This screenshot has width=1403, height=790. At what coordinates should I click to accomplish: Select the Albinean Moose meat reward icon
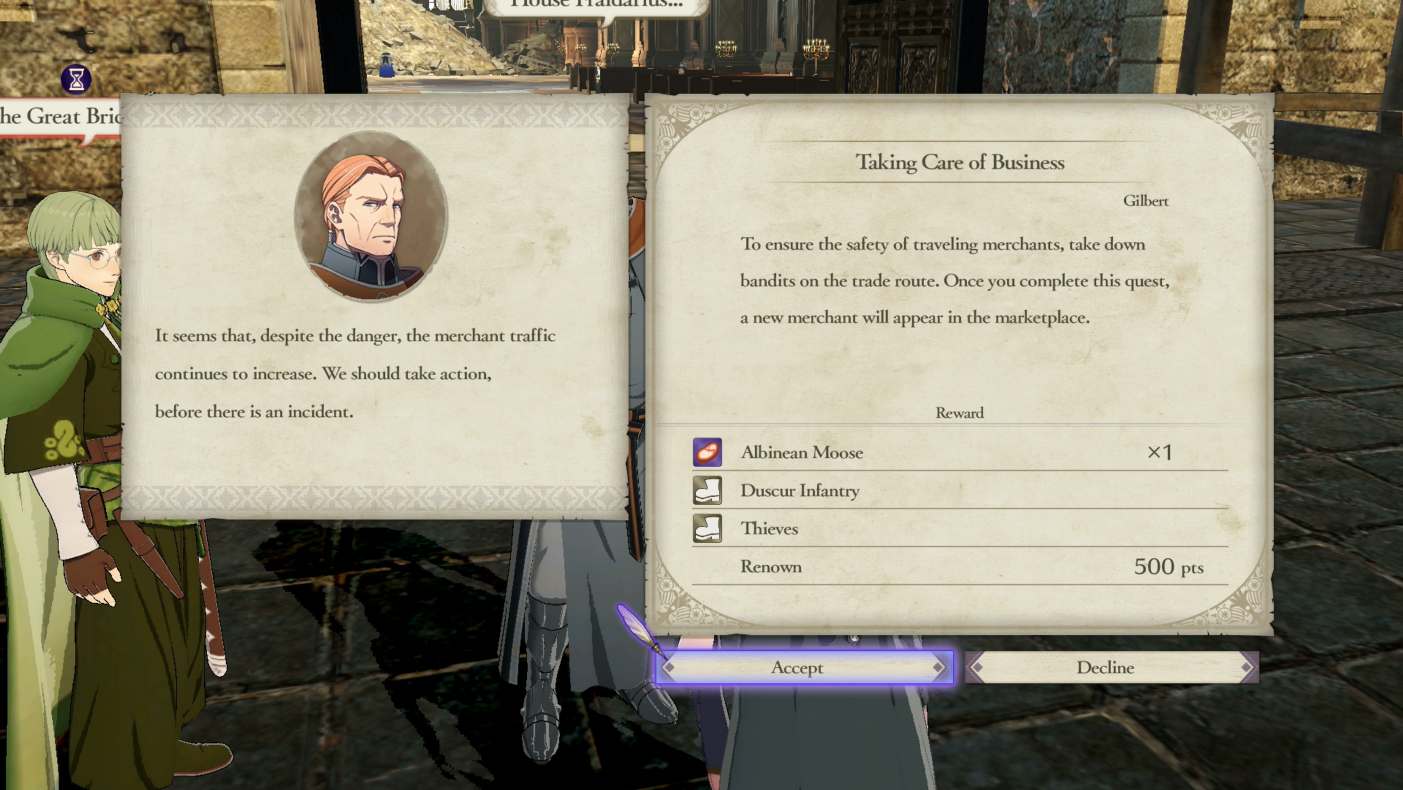(707, 452)
